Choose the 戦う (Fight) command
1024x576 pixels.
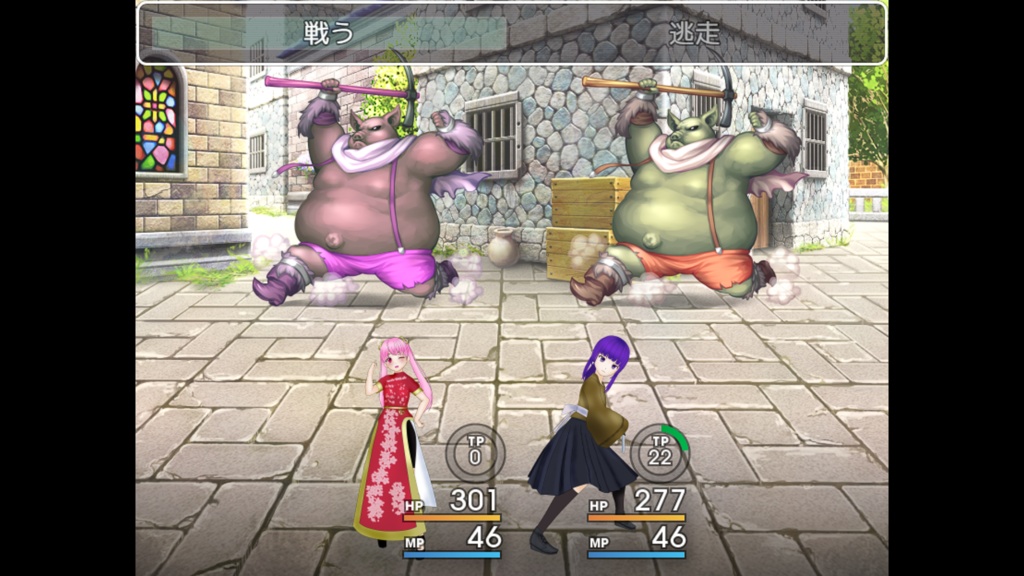coord(329,33)
